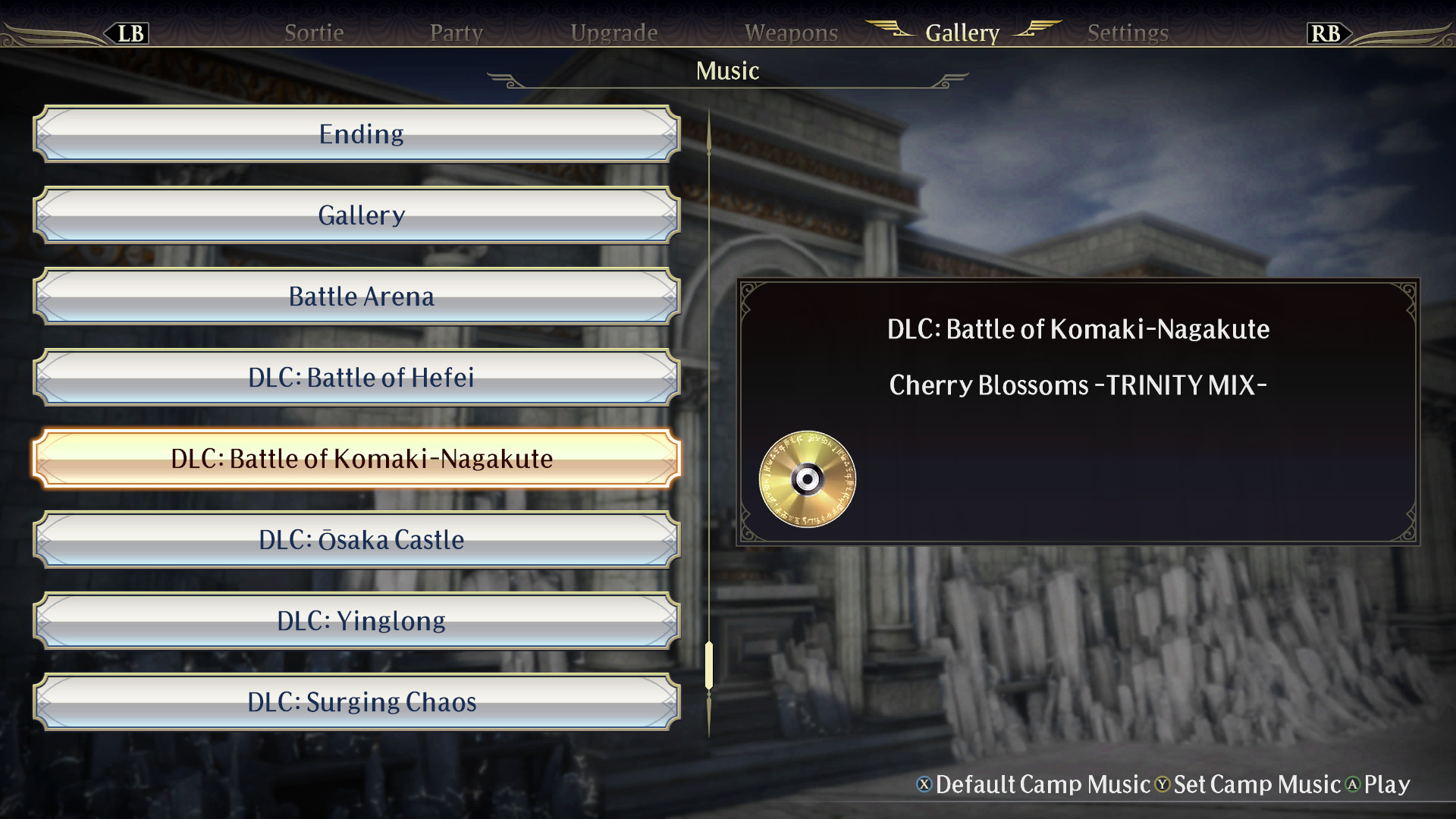Click the highlighted DLC: Battle of Komaki-Nagakute entry
Screen dimensions: 1456x819
coord(361,459)
